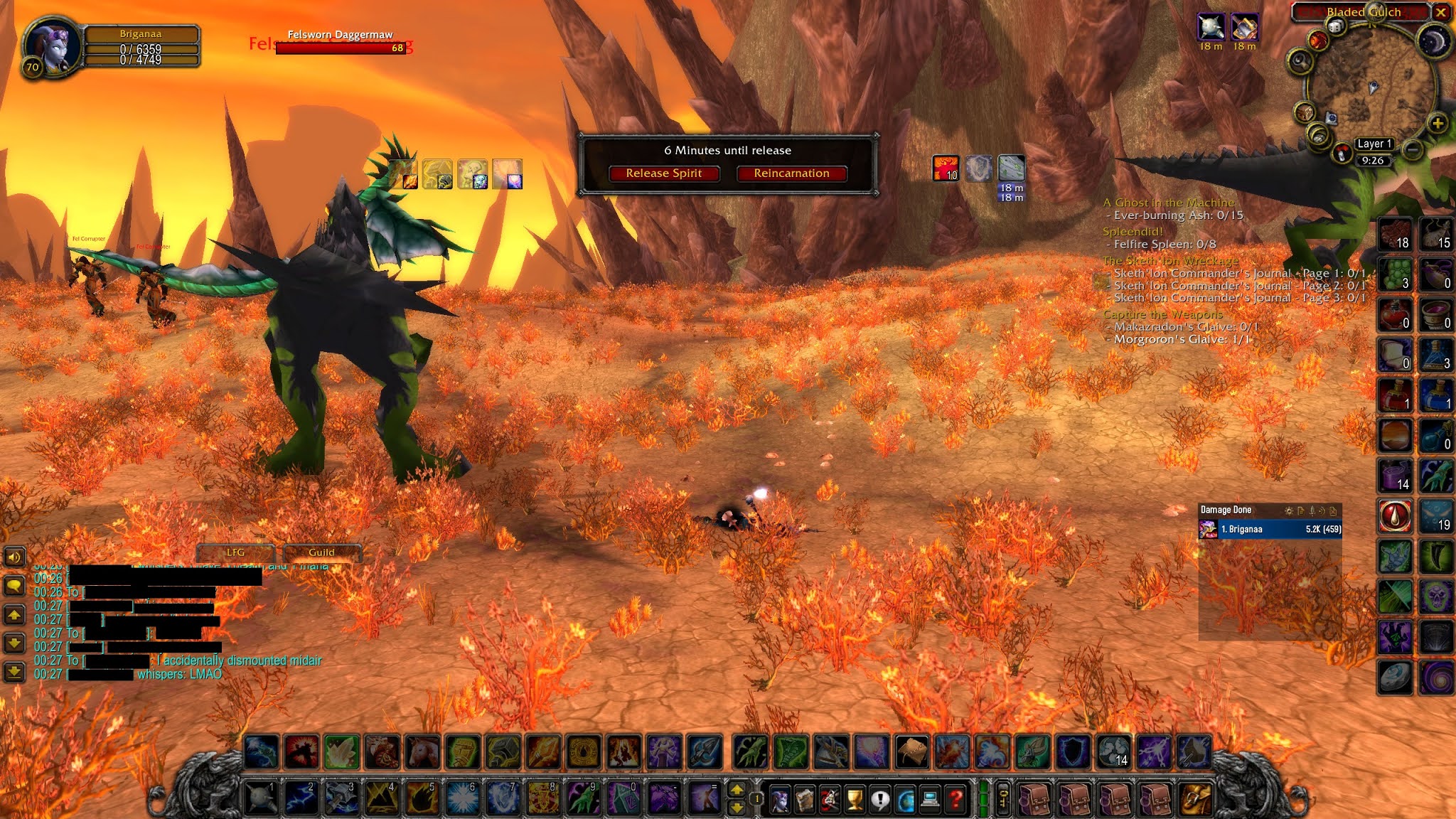Image resolution: width=1456 pixels, height=819 pixels.
Task: Use the horse mount action button
Action: pos(422,752)
